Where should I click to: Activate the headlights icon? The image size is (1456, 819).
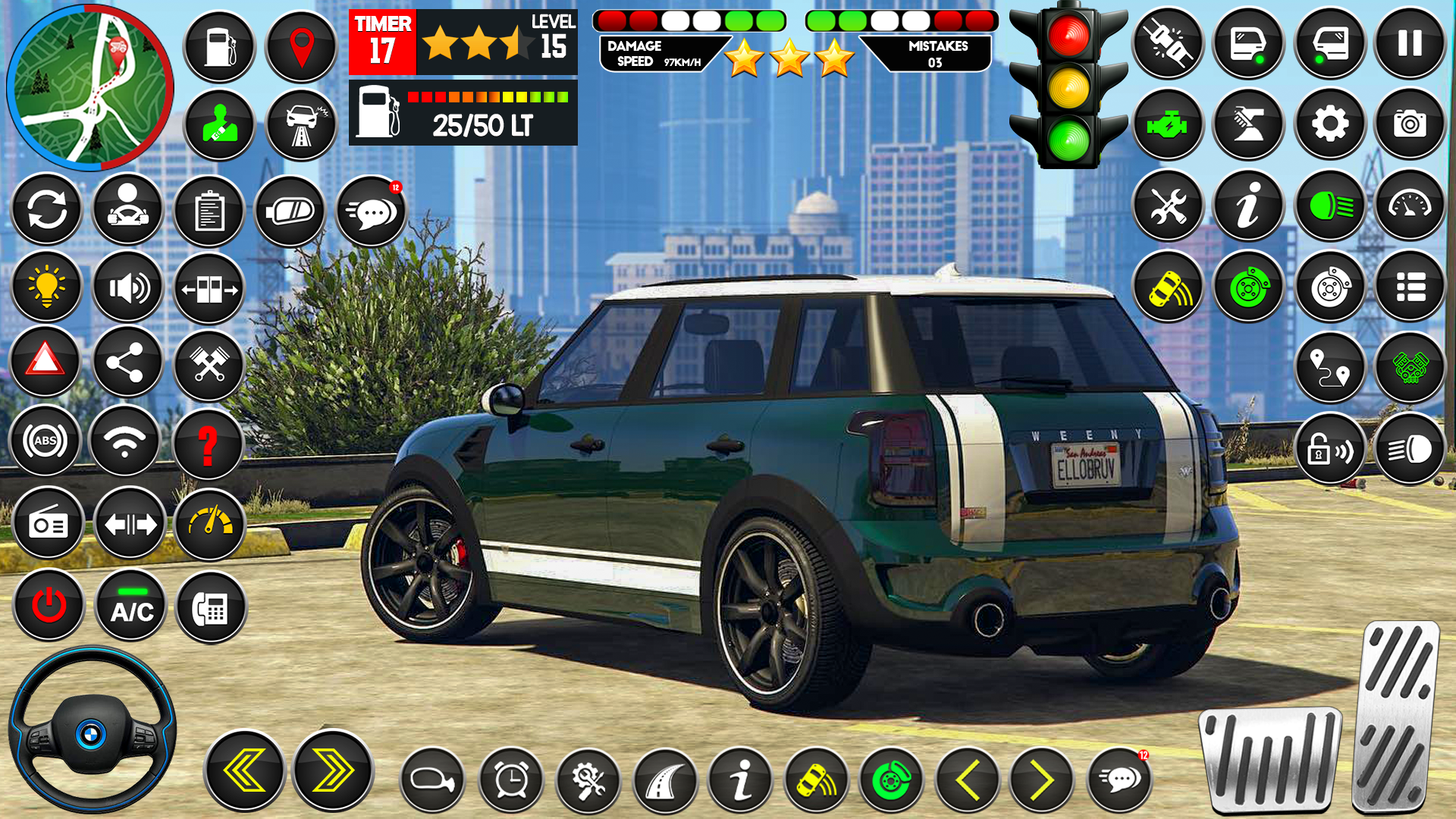coord(1329,205)
